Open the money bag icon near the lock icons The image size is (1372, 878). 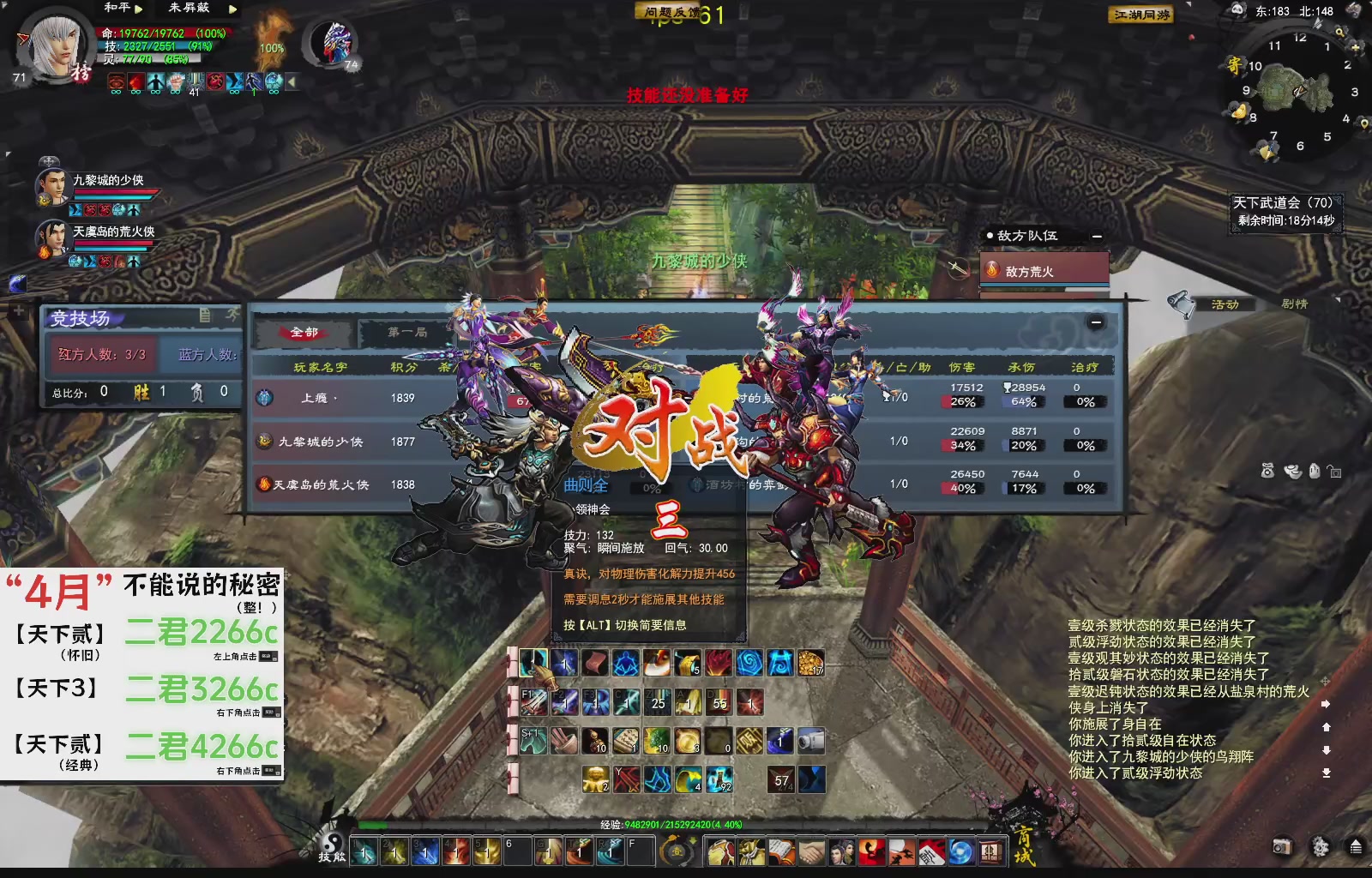1267,472
